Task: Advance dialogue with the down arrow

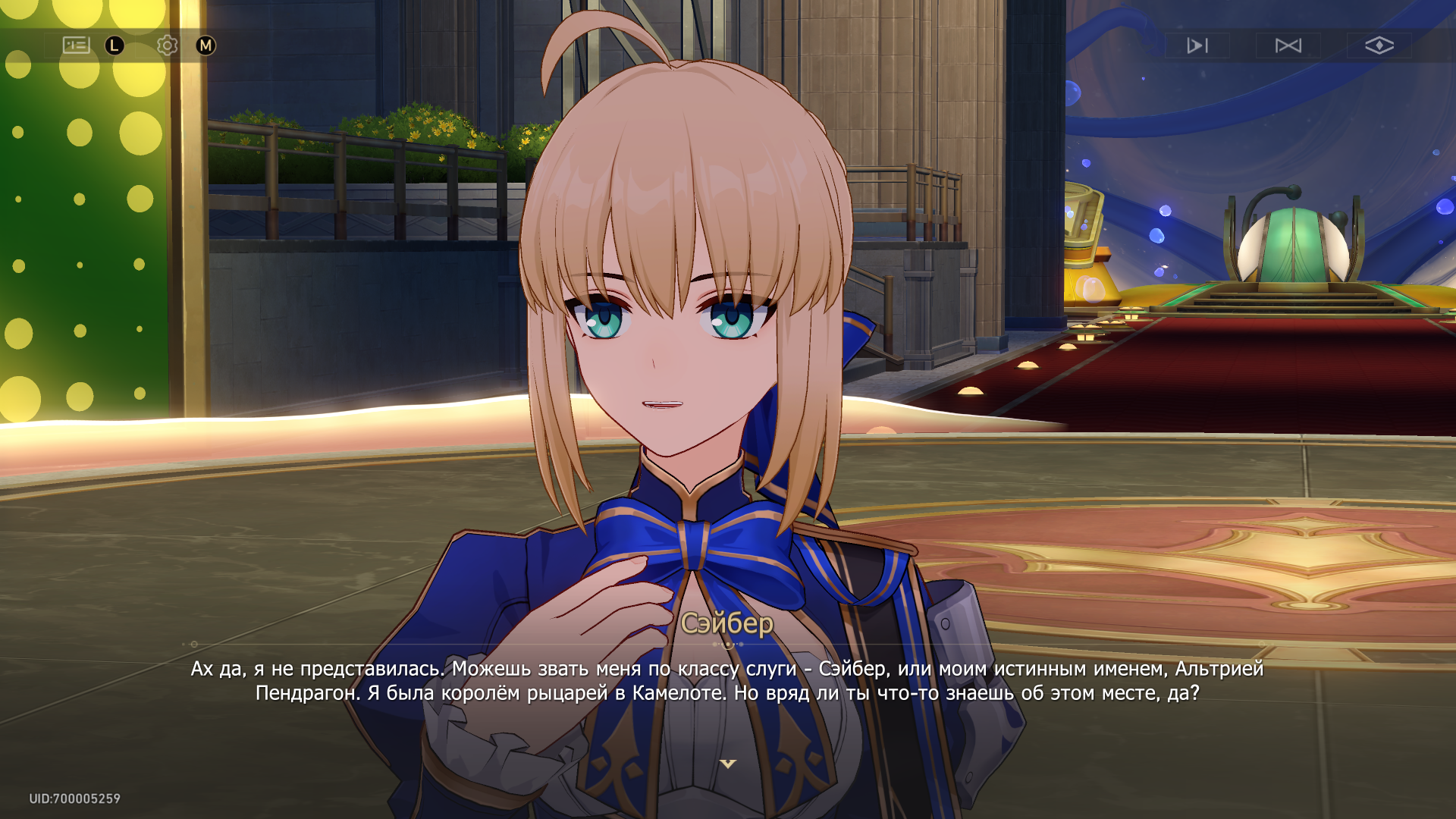Action: pos(728,764)
